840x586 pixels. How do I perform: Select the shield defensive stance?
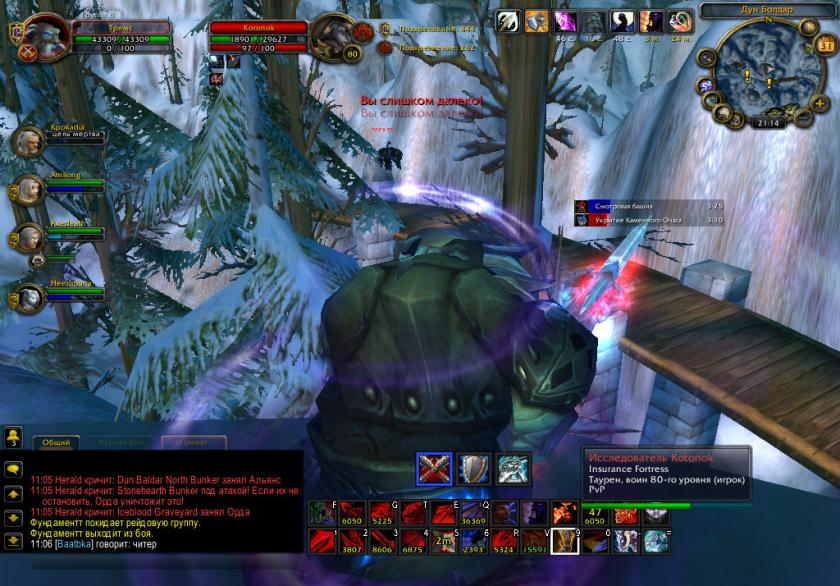point(471,469)
